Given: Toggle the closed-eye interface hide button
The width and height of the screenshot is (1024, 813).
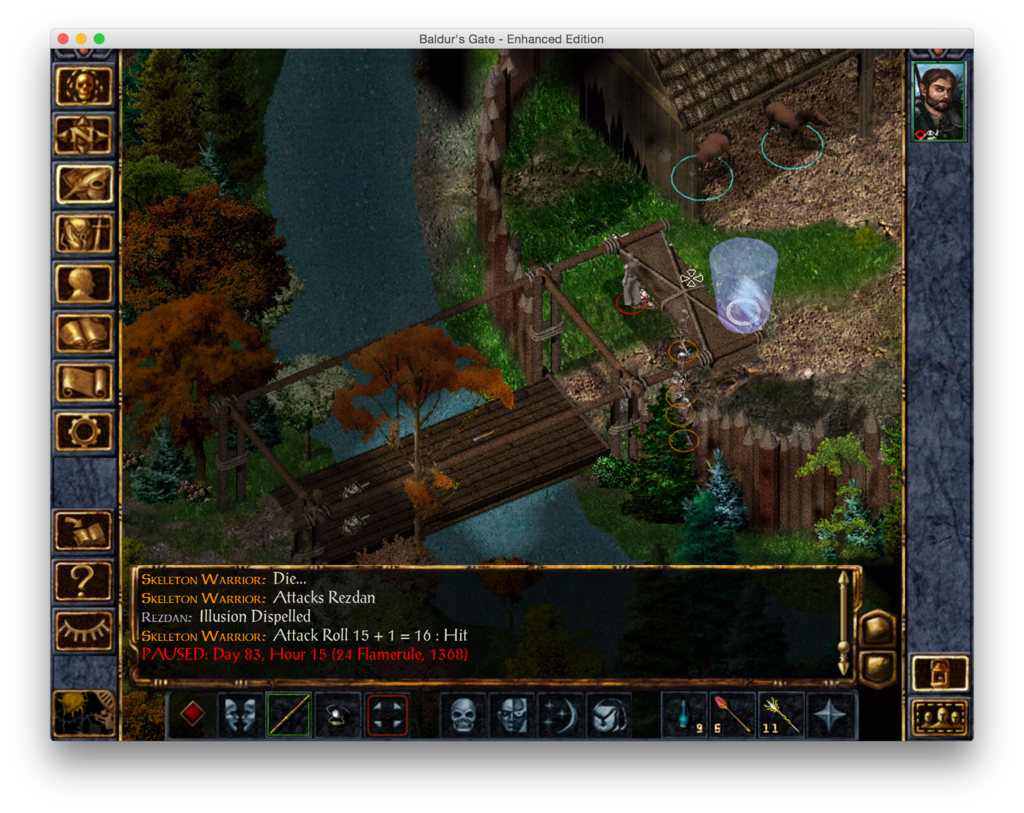Looking at the screenshot, I should 84,630.
